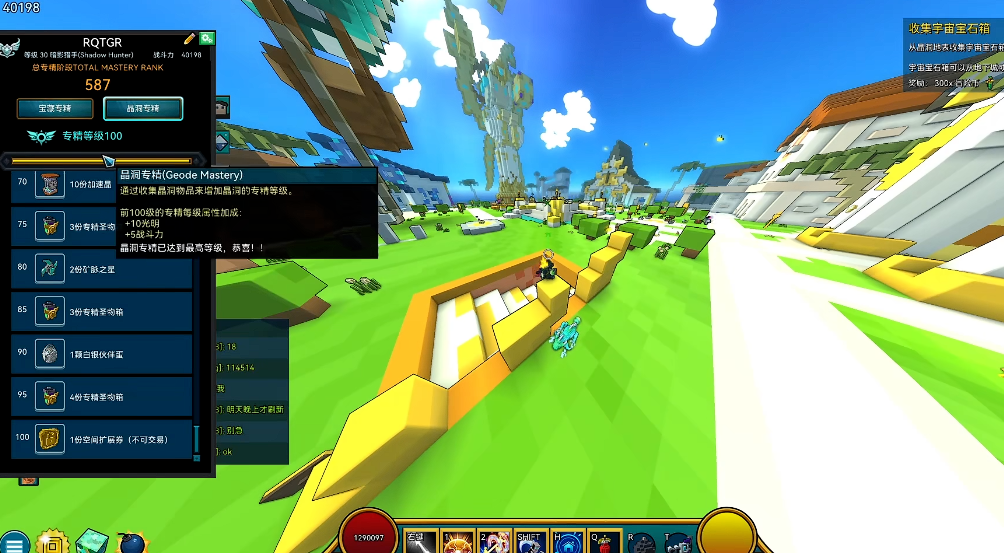The height and width of the screenshot is (553, 1004).
Task: Choose the level 100 空间扩展券 reward
Action: [x=101, y=439]
